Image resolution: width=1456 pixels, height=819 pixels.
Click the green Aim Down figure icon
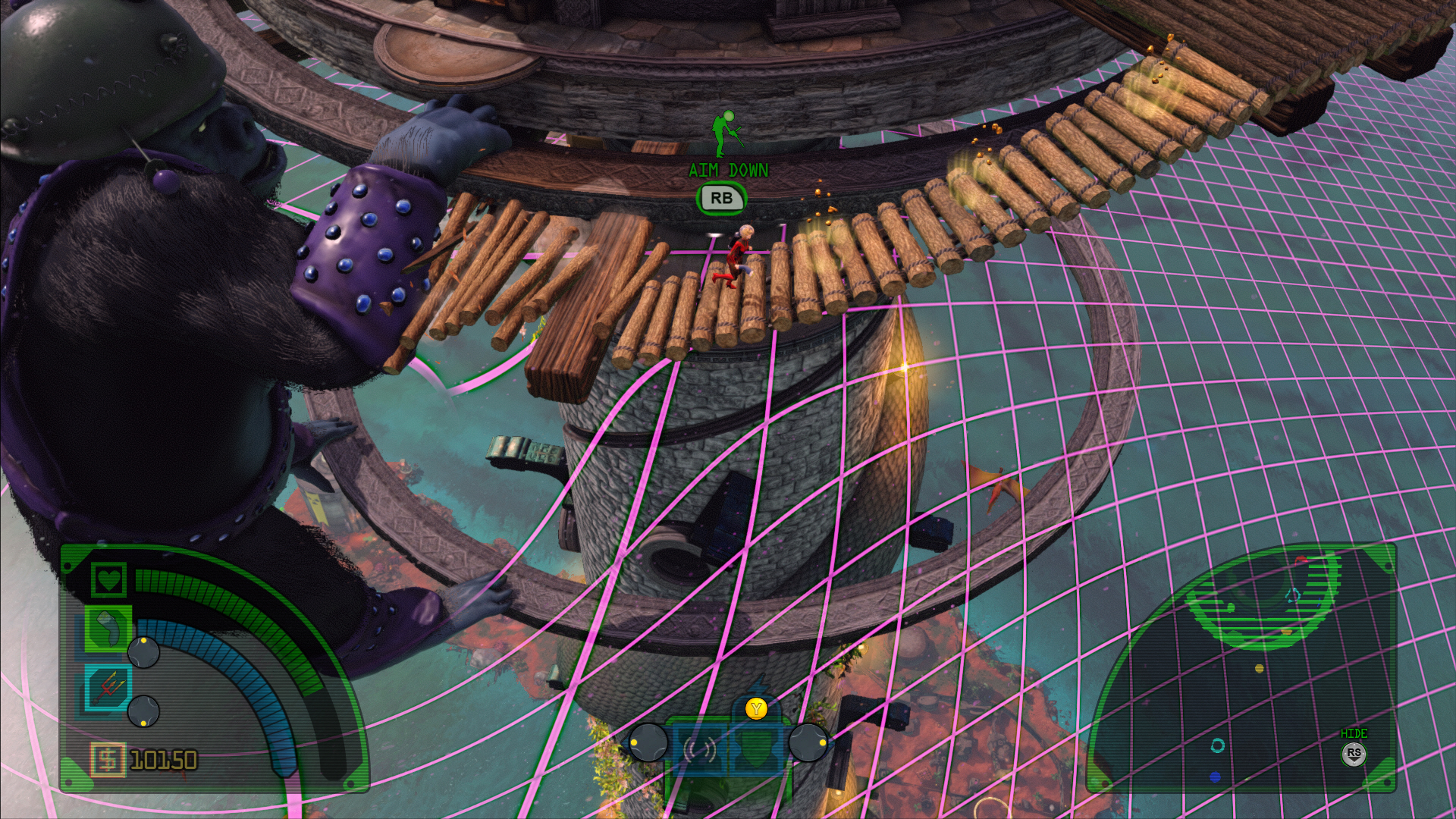[x=727, y=133]
